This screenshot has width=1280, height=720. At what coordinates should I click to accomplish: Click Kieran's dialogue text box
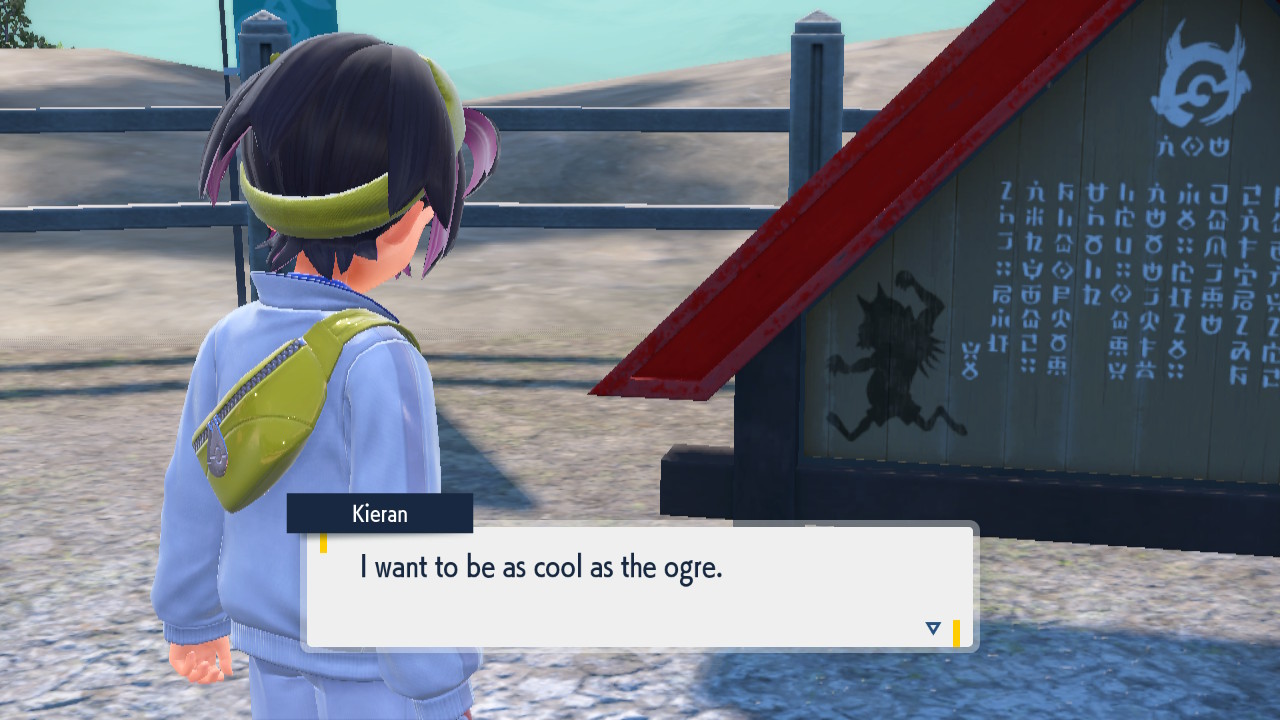[x=640, y=587]
